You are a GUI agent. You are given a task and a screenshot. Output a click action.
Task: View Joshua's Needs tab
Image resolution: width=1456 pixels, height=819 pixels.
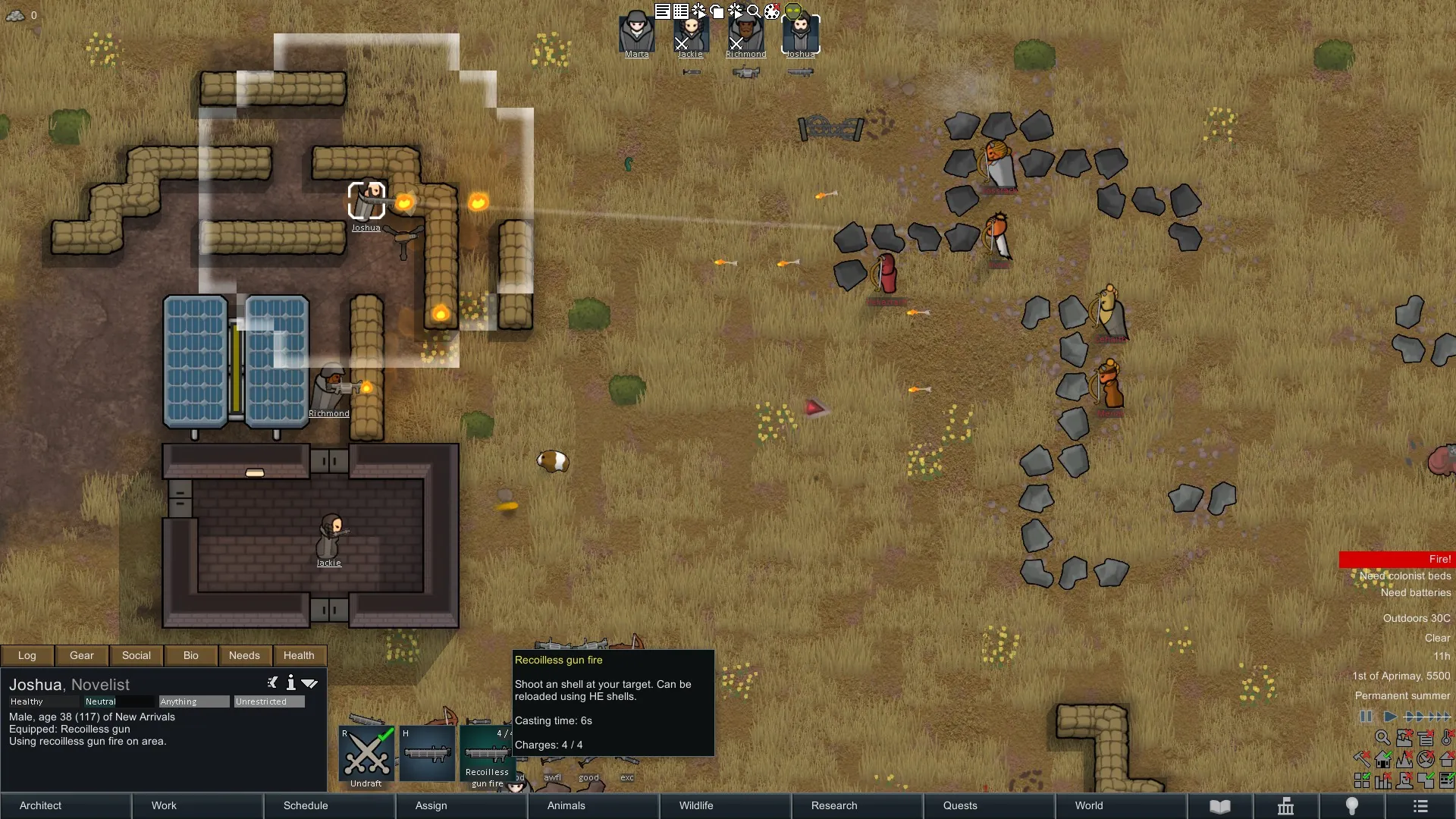pos(244,655)
